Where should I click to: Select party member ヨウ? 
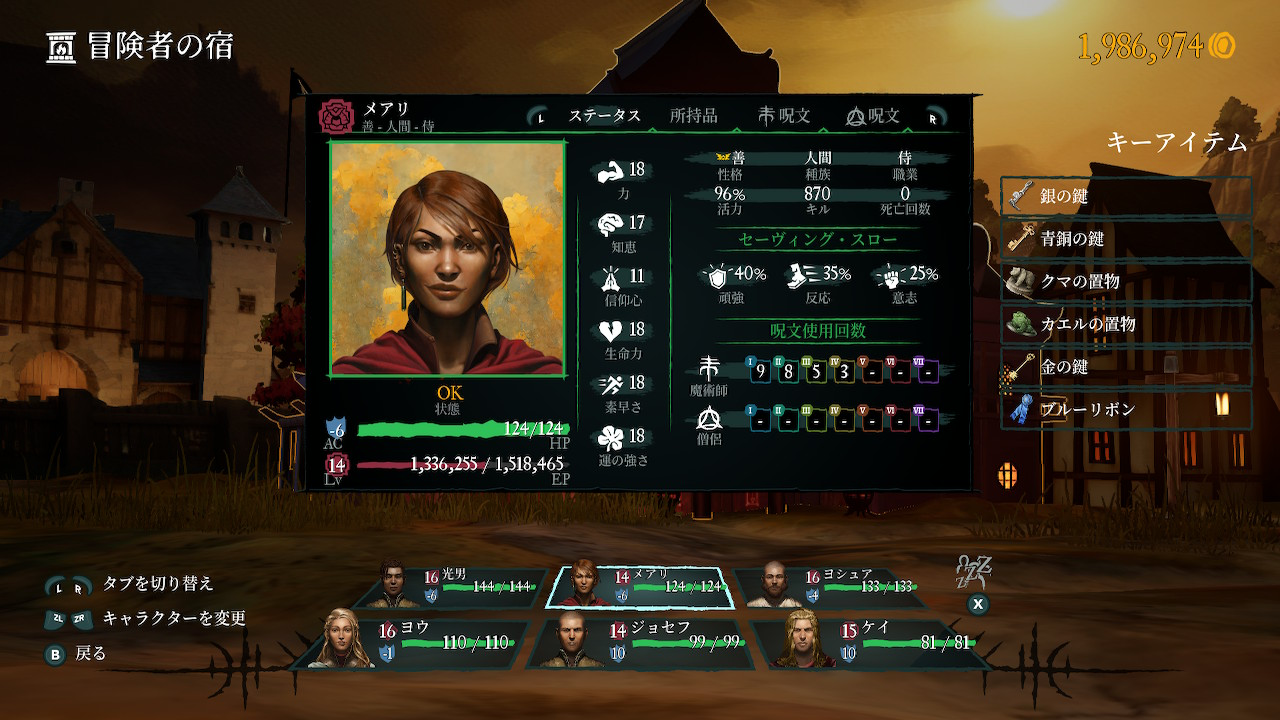coord(418,642)
